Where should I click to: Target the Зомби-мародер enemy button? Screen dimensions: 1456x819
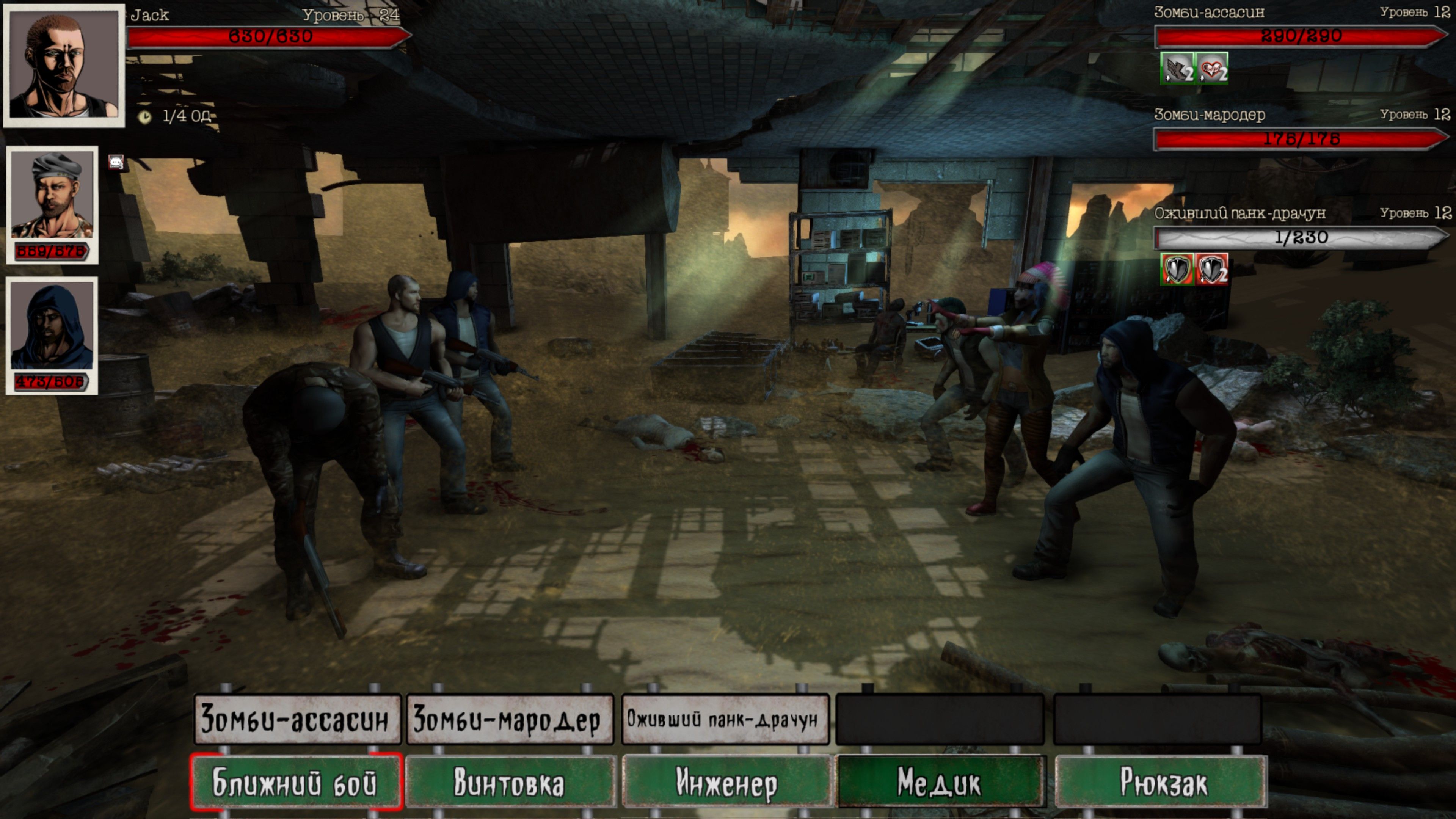tap(509, 719)
